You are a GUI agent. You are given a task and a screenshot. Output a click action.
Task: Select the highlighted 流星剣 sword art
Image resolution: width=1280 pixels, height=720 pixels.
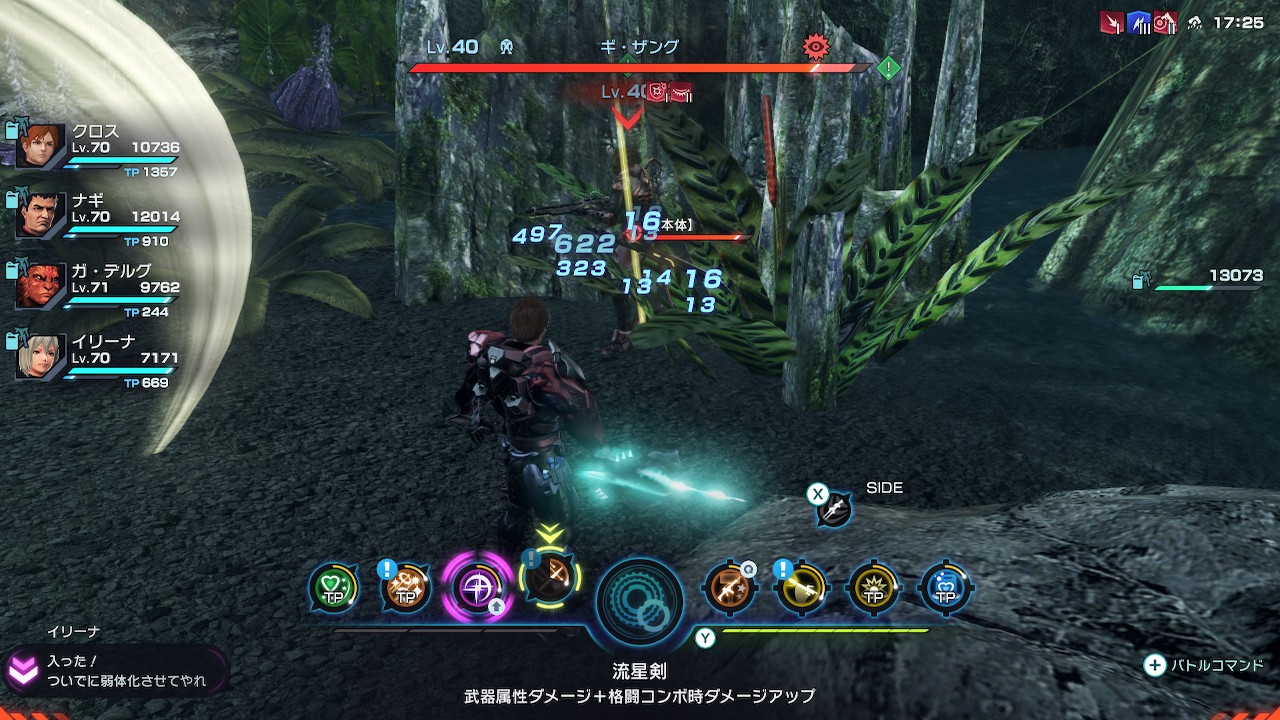[549, 577]
